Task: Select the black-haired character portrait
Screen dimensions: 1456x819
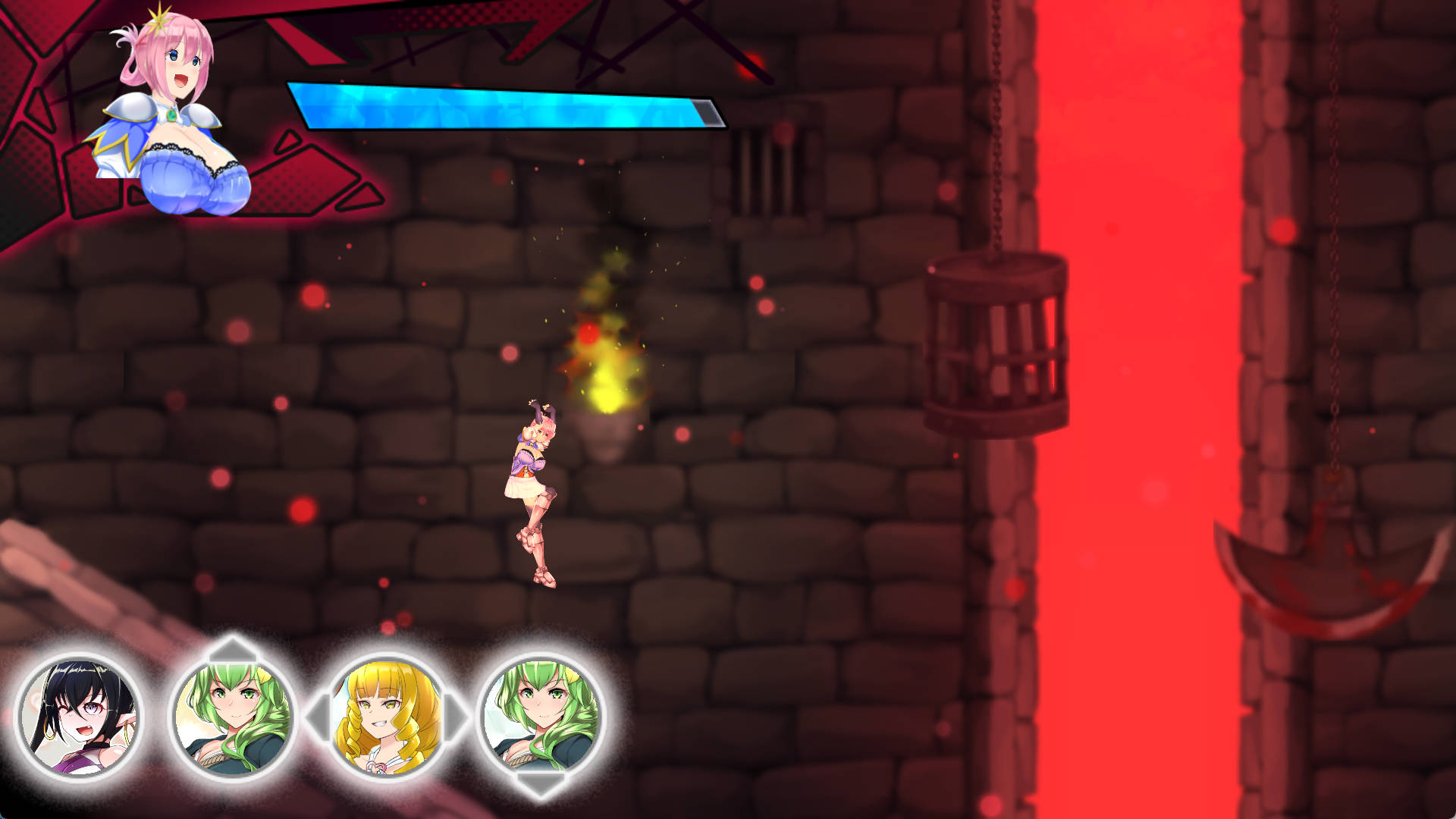Action: (x=80, y=717)
